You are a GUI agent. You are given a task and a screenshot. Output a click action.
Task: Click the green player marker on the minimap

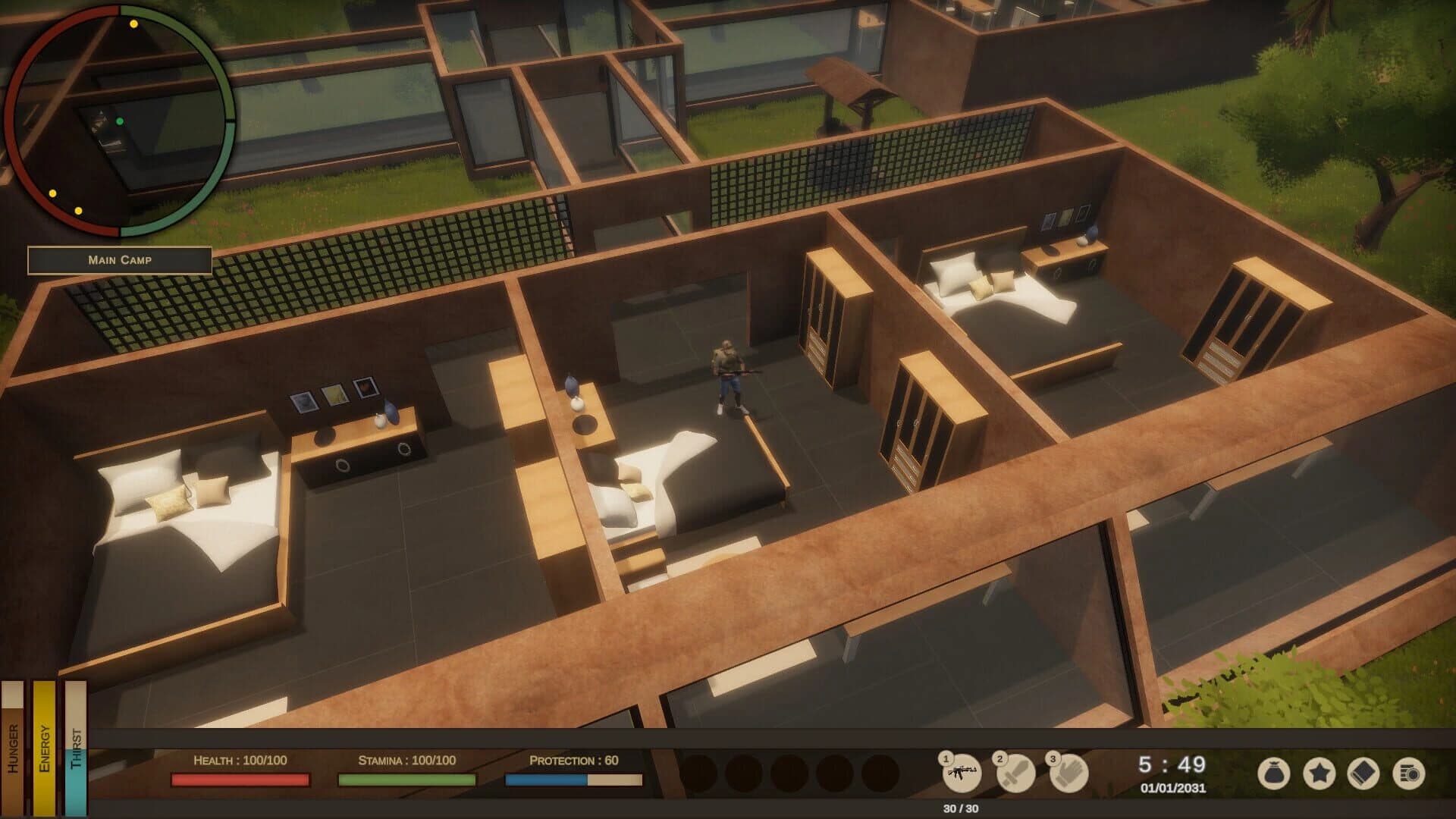[118, 120]
